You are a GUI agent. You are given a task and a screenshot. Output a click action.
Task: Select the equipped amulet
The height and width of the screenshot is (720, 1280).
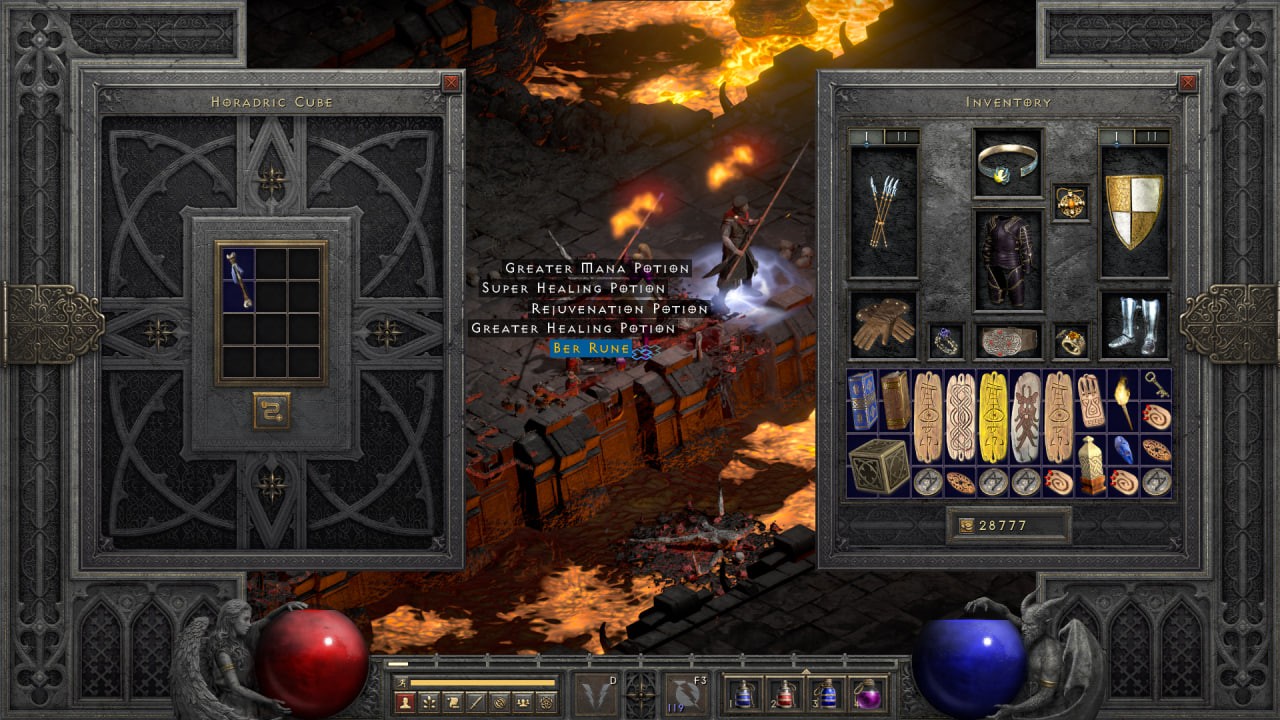[x=1071, y=202]
